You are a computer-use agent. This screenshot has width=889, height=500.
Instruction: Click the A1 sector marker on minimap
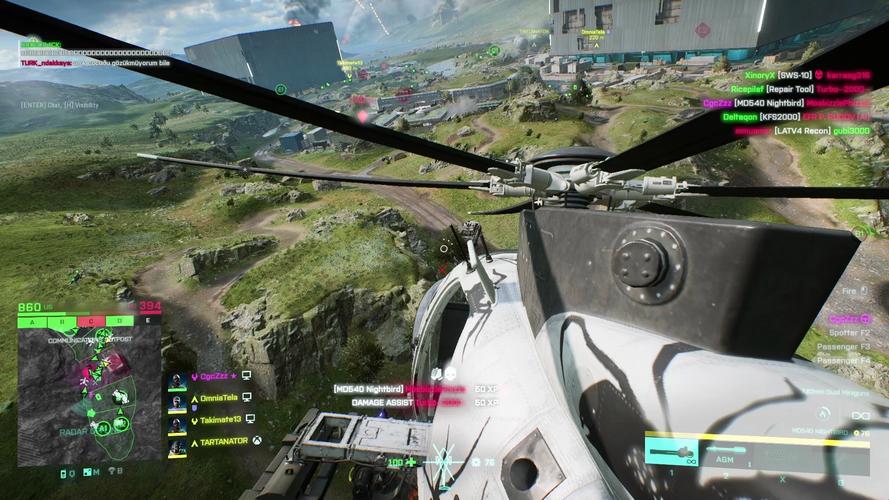click(x=102, y=427)
